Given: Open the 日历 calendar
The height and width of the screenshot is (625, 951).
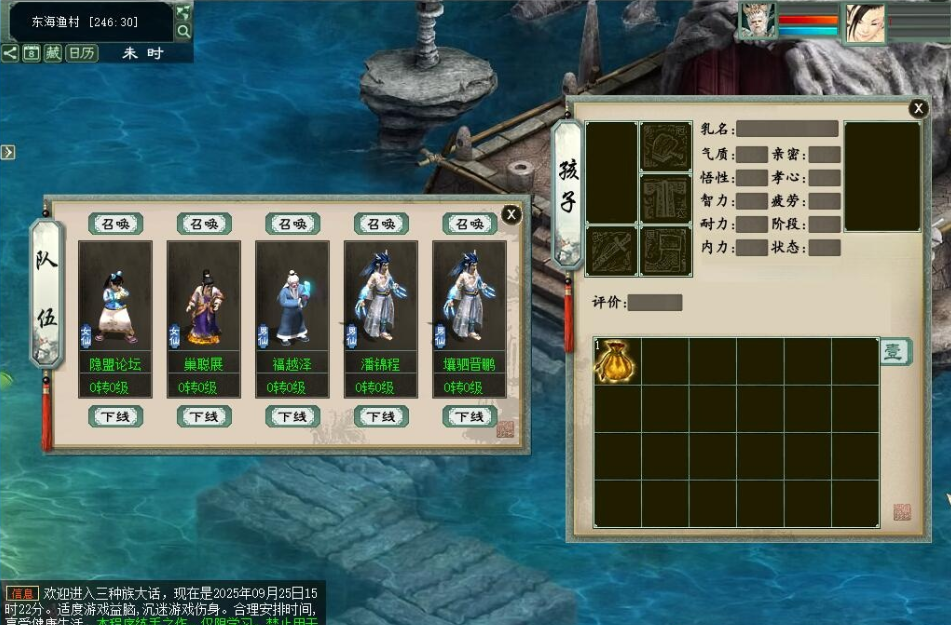Looking at the screenshot, I should [82, 53].
